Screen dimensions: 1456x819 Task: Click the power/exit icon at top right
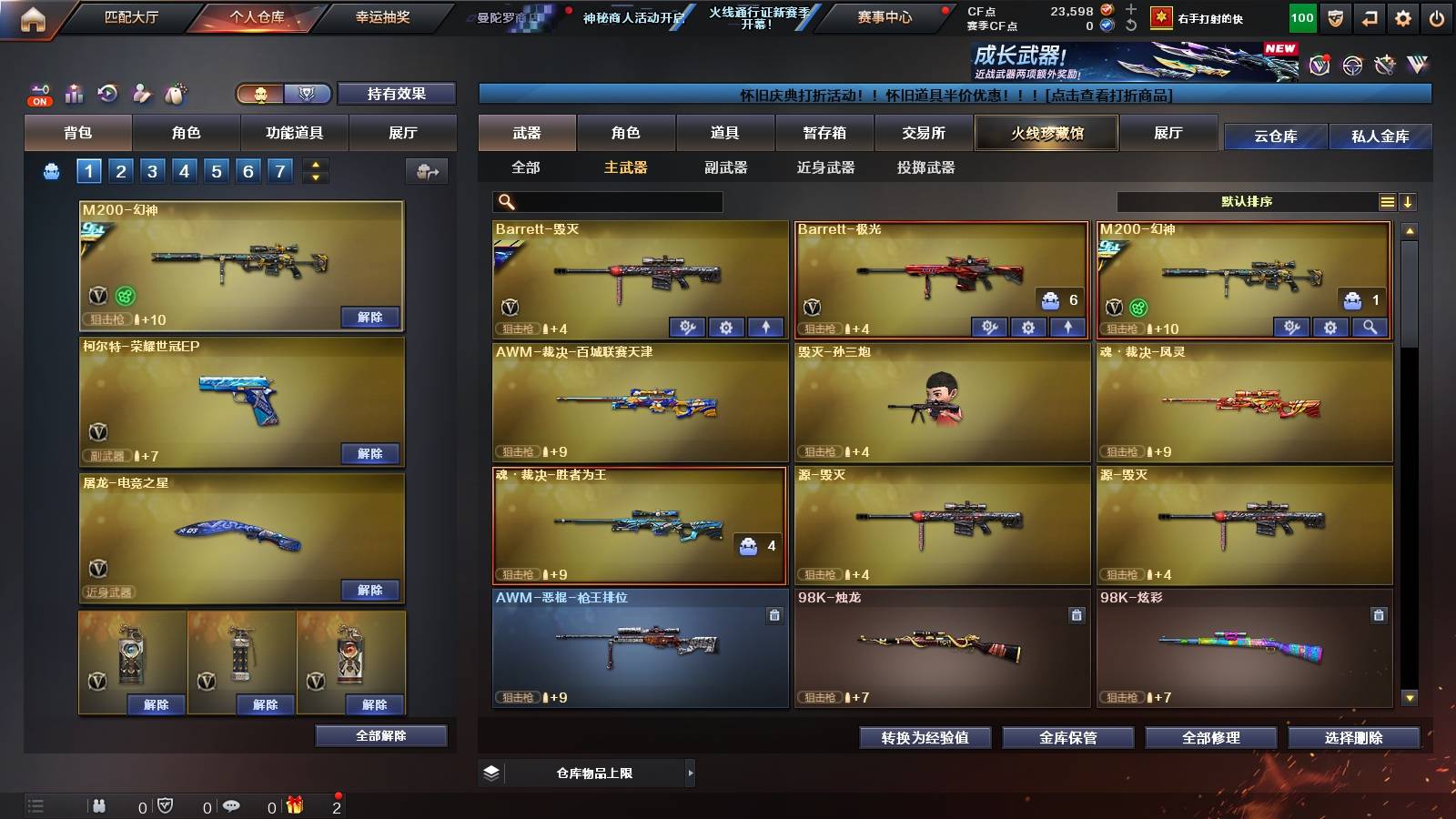pyautogui.click(x=1435, y=16)
